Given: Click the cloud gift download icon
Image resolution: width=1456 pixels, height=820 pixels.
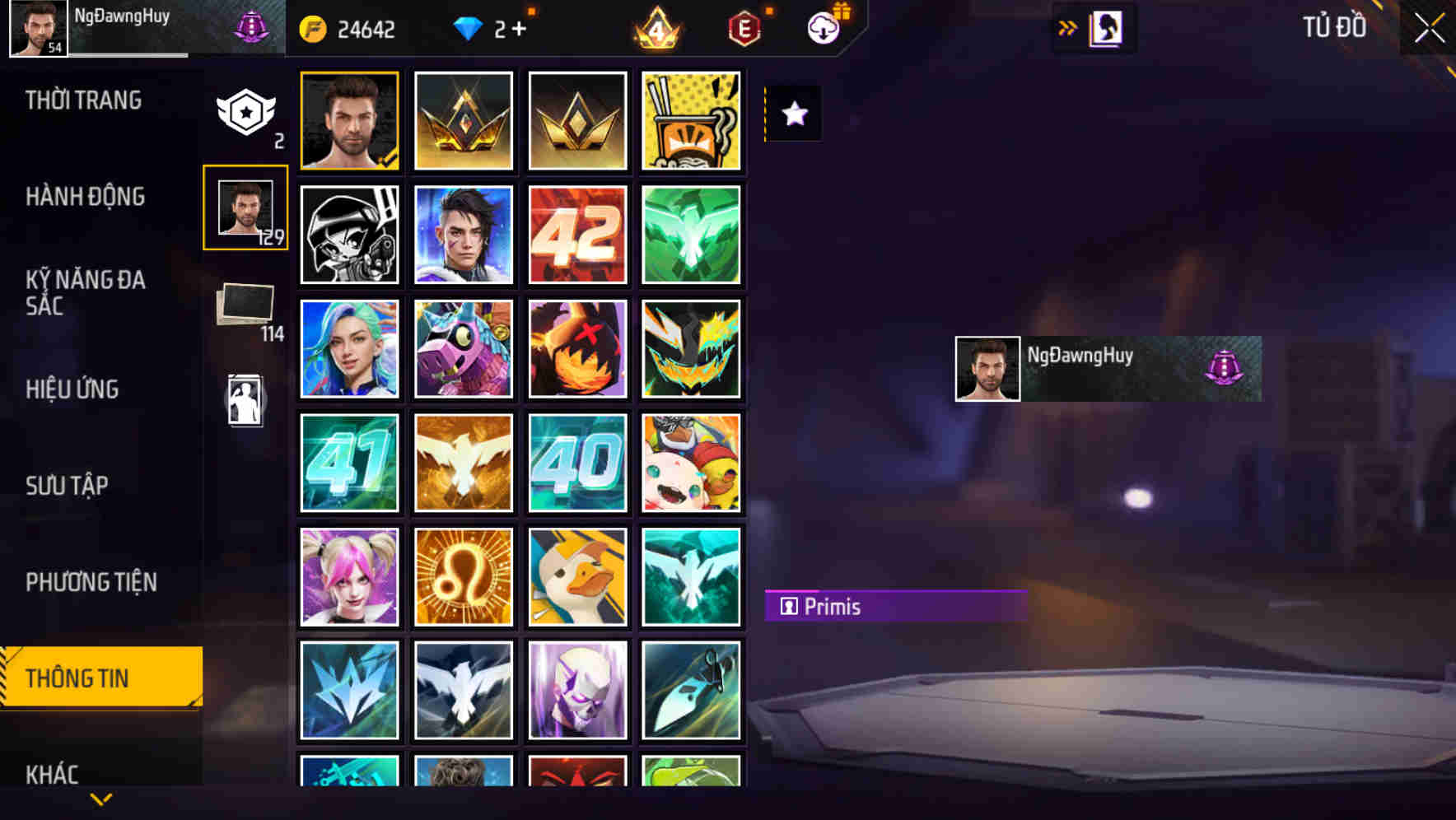Looking at the screenshot, I should 824,27.
